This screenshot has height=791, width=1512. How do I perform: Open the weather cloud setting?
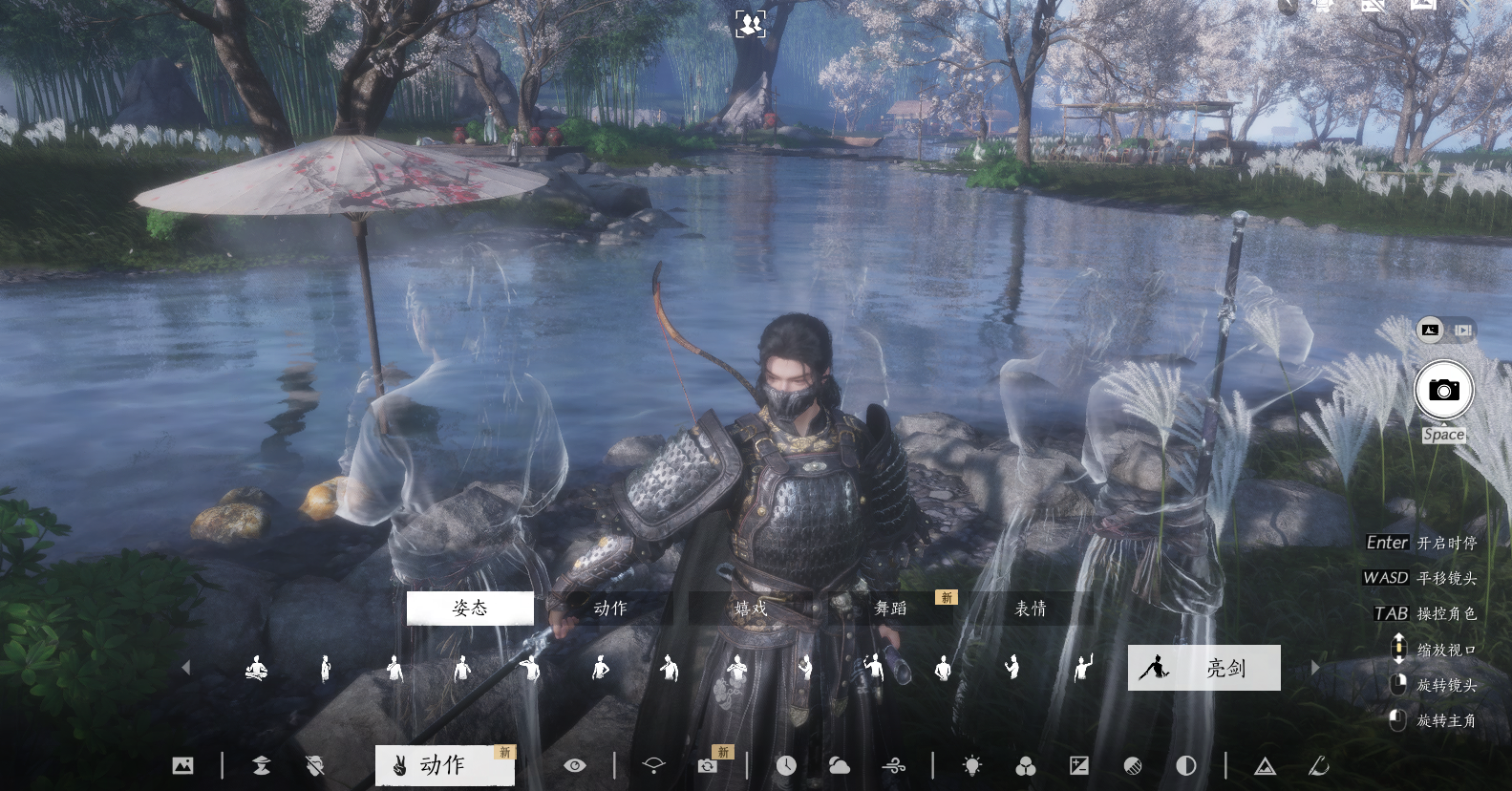tap(840, 765)
